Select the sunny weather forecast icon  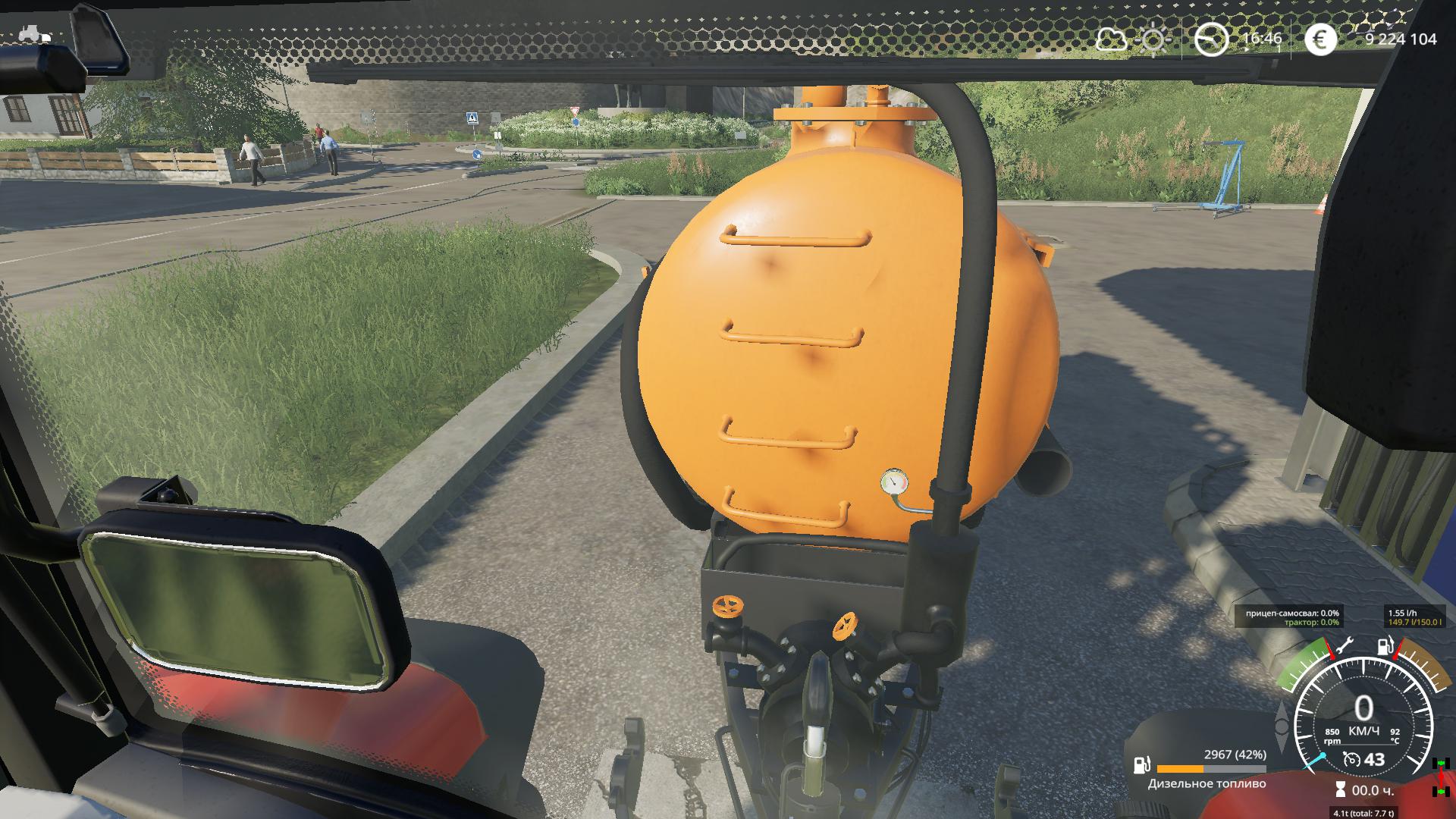[1153, 39]
